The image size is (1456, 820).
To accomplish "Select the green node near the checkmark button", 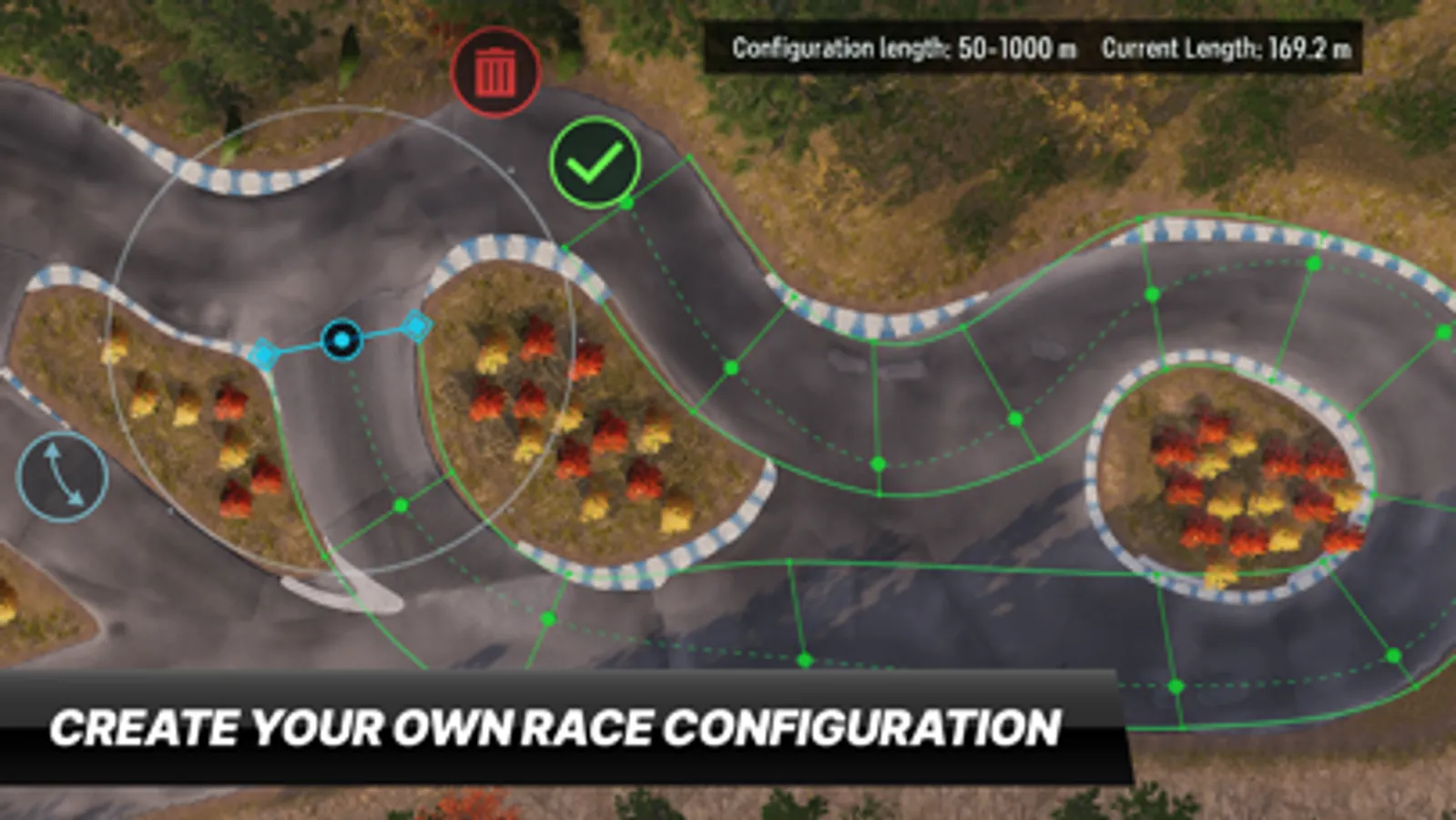I will pyautogui.click(x=626, y=204).
